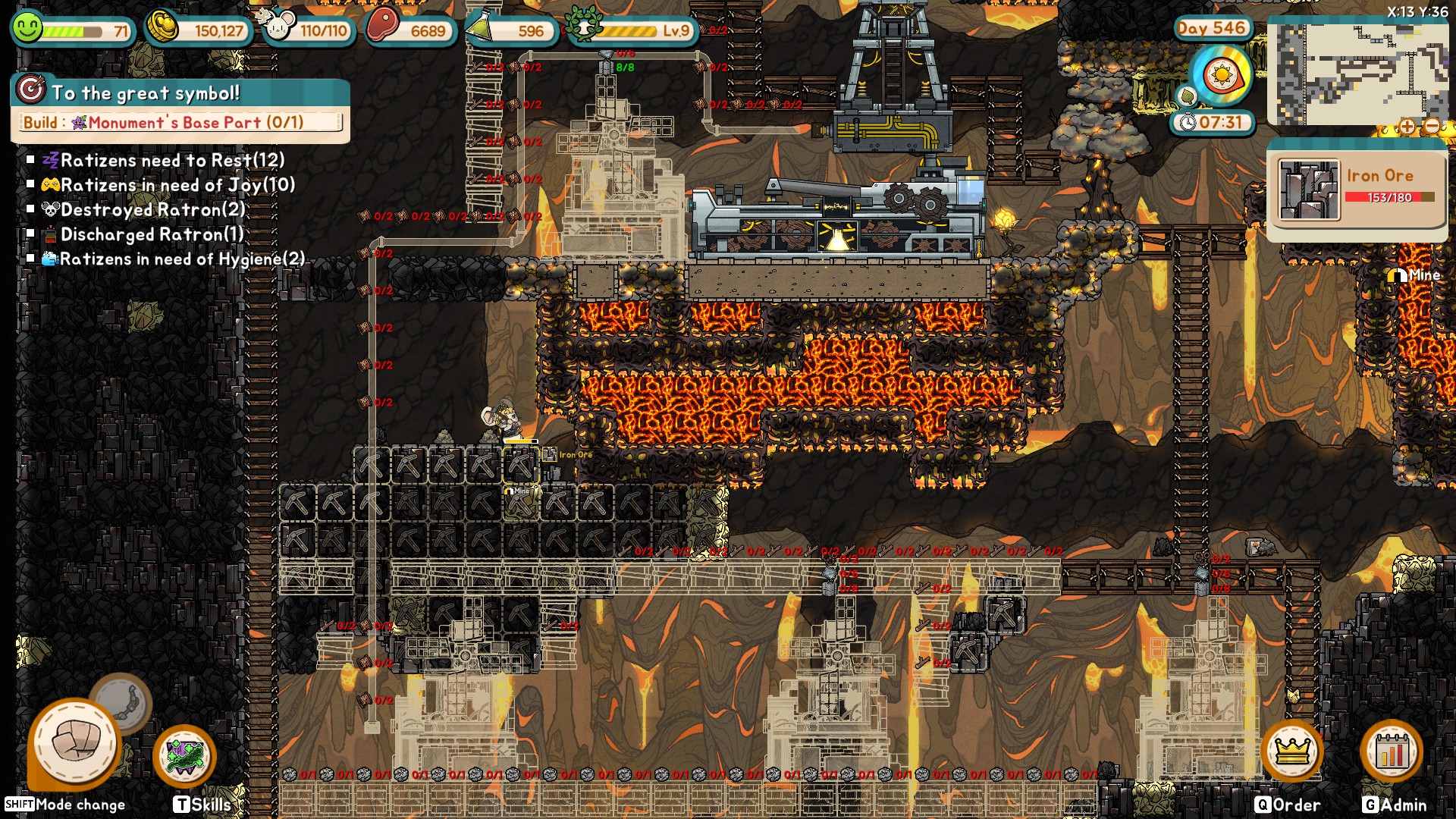Open the Skills button with green icon
Screen dimensions: 1456x819
tap(184, 756)
